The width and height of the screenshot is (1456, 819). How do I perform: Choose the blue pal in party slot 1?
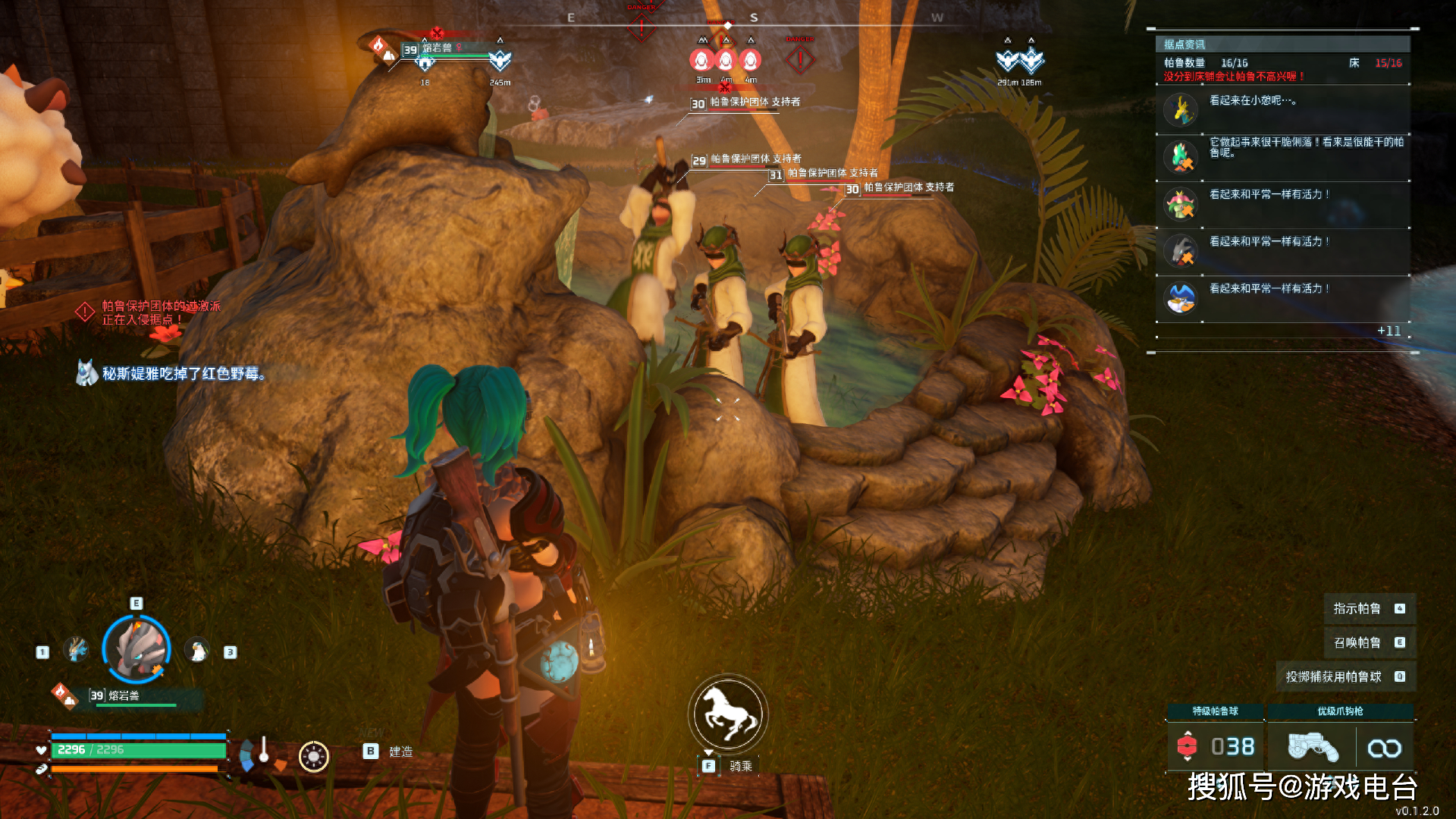[x=77, y=650]
